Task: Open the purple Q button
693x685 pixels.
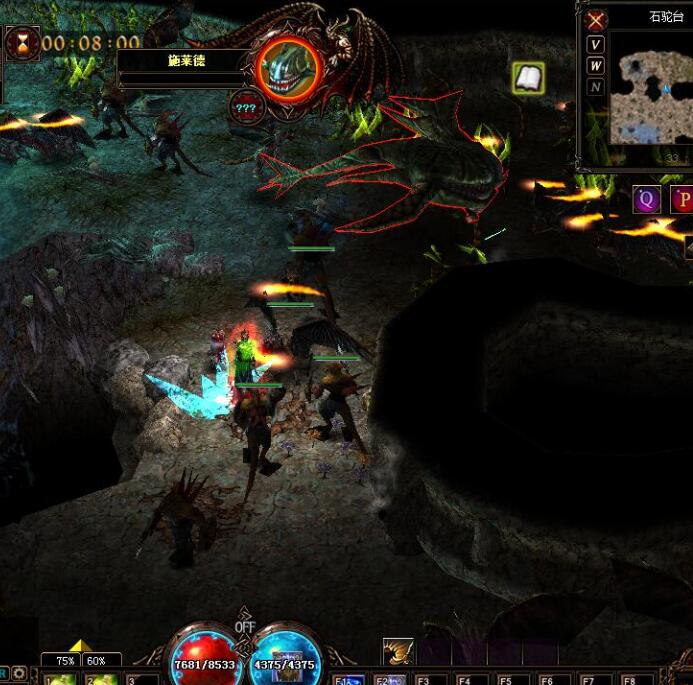Action: (646, 199)
